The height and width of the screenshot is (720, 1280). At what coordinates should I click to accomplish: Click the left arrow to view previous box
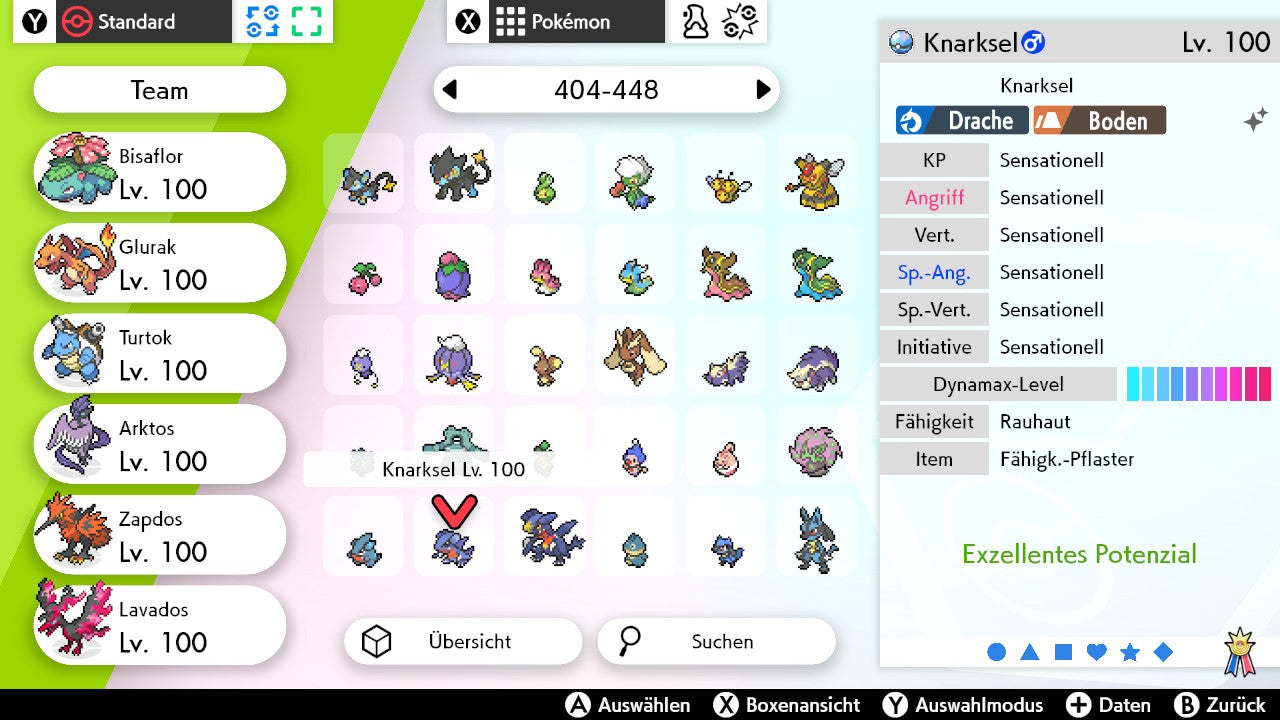click(x=450, y=90)
